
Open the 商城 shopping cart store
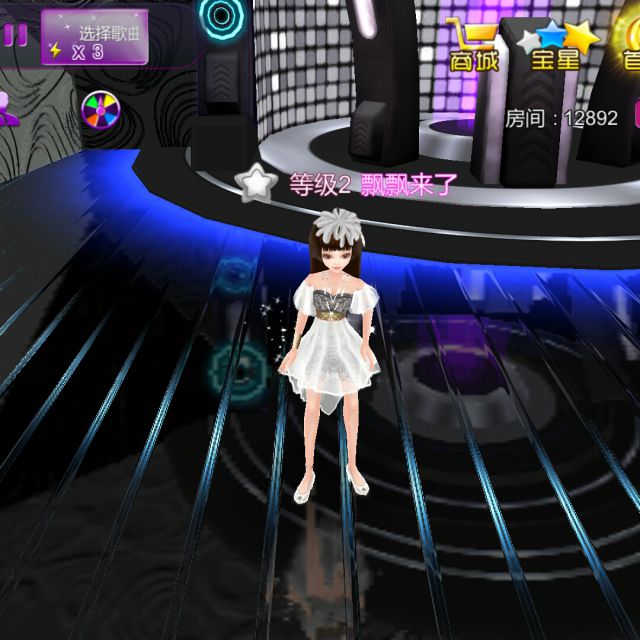pyautogui.click(x=473, y=45)
